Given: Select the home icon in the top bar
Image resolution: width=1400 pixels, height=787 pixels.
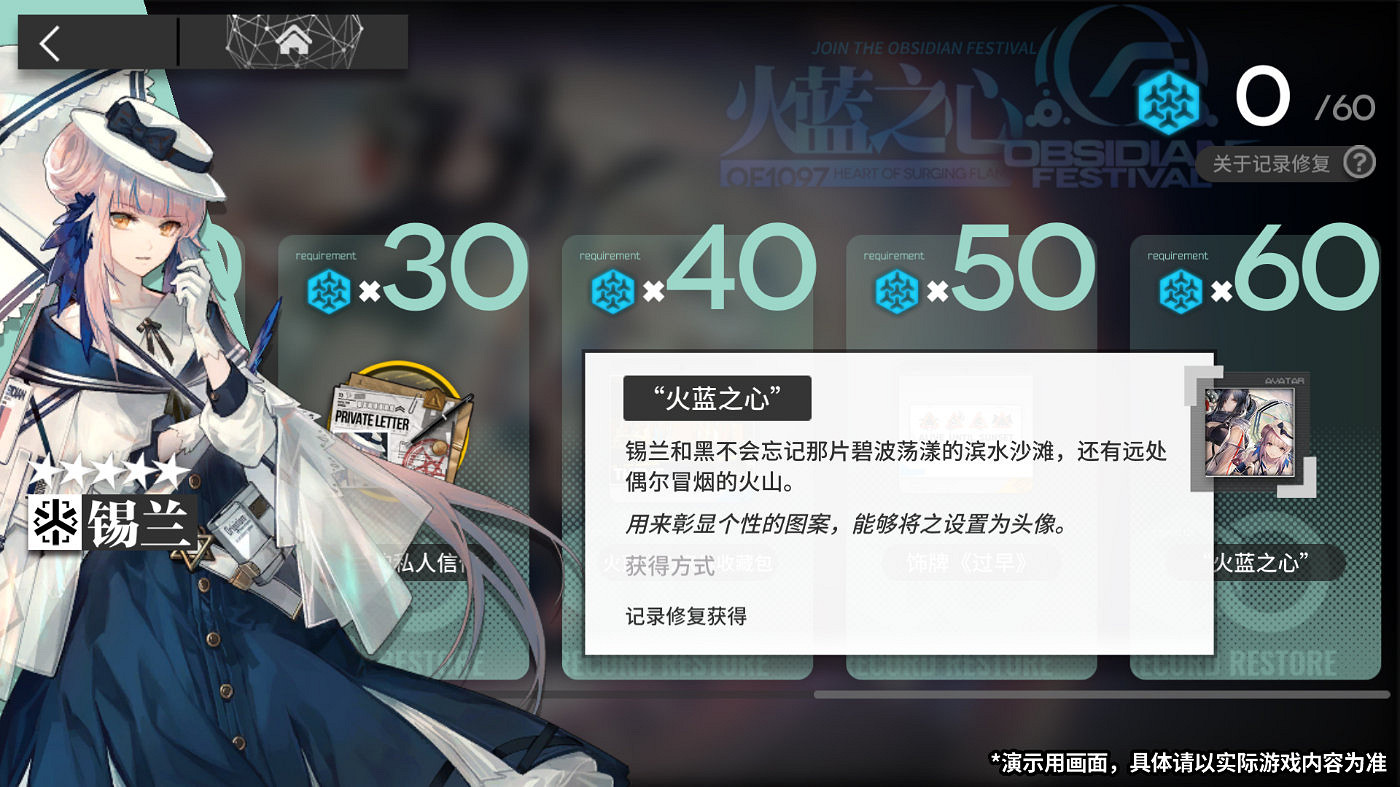Looking at the screenshot, I should pyautogui.click(x=294, y=42).
